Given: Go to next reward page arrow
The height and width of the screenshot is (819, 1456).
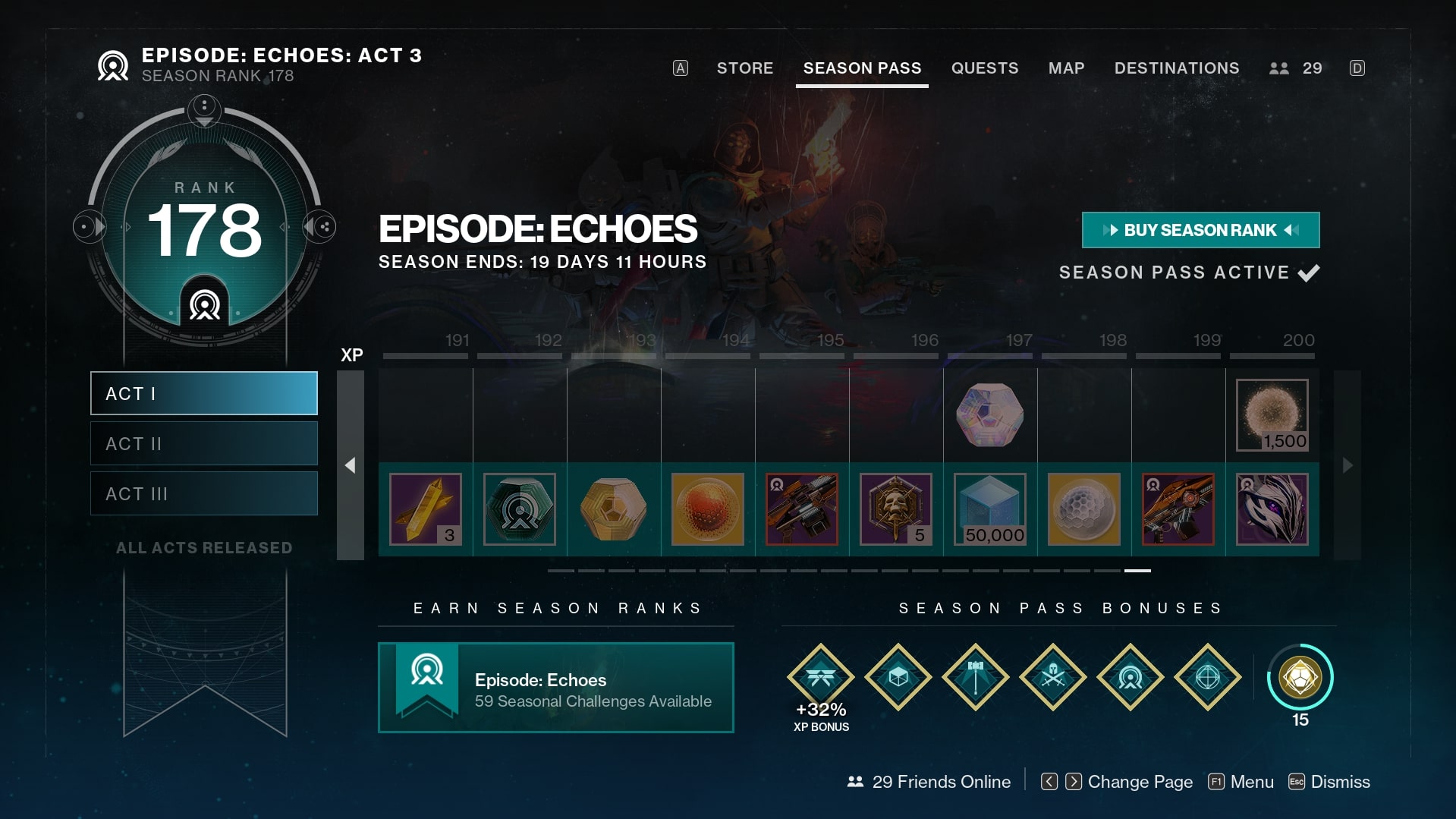Looking at the screenshot, I should [1348, 465].
